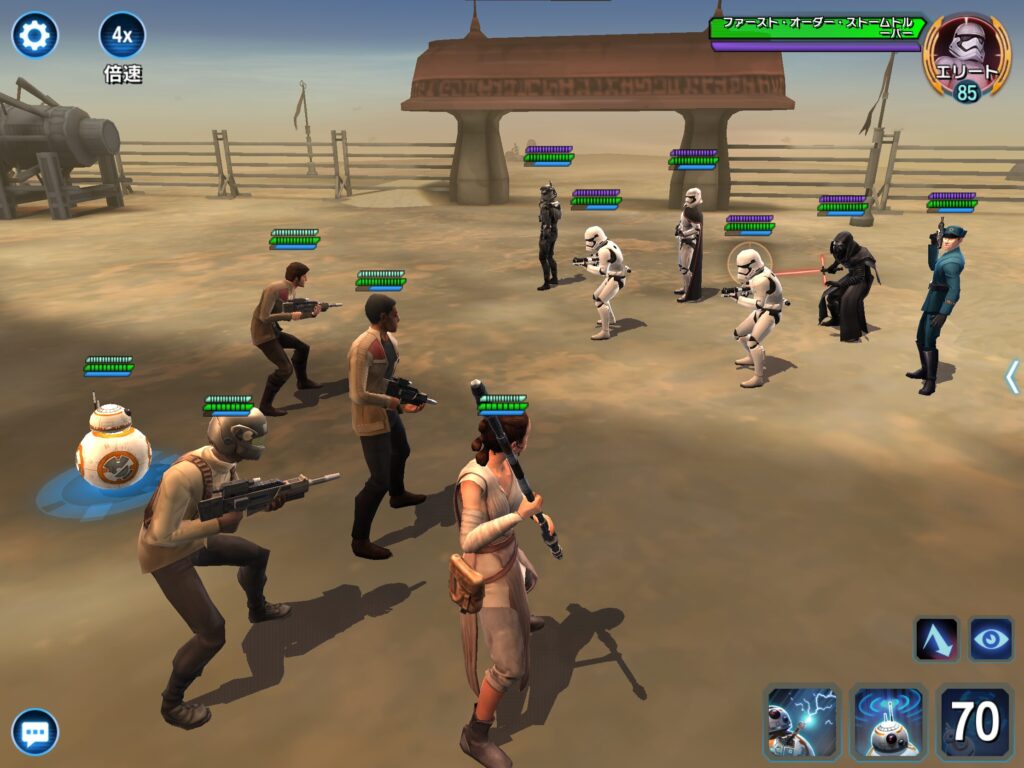The width and height of the screenshot is (1024, 768).
Task: Expand the side panel arrow on right edge
Action: (1012, 376)
